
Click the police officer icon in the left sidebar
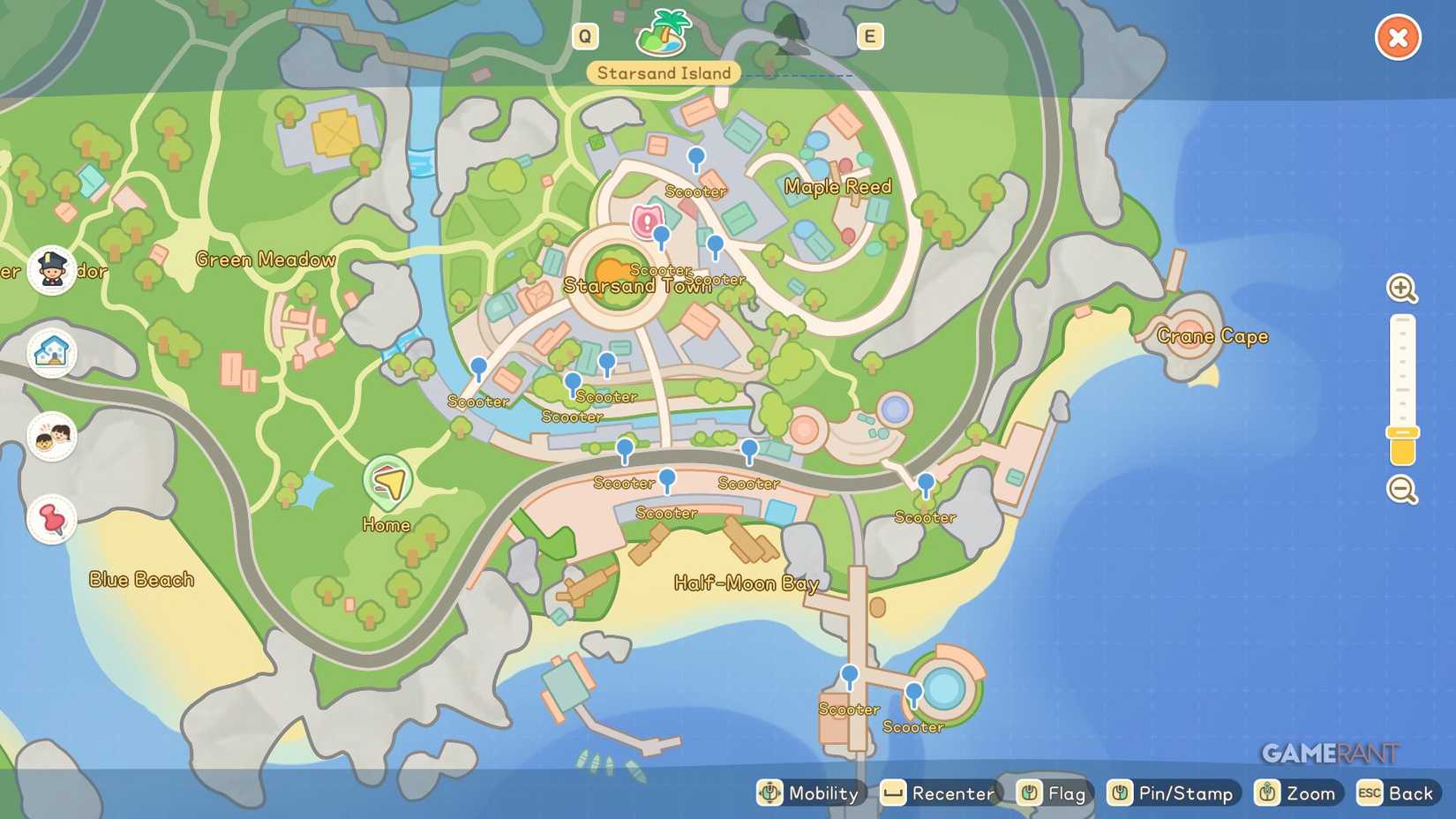[x=50, y=268]
